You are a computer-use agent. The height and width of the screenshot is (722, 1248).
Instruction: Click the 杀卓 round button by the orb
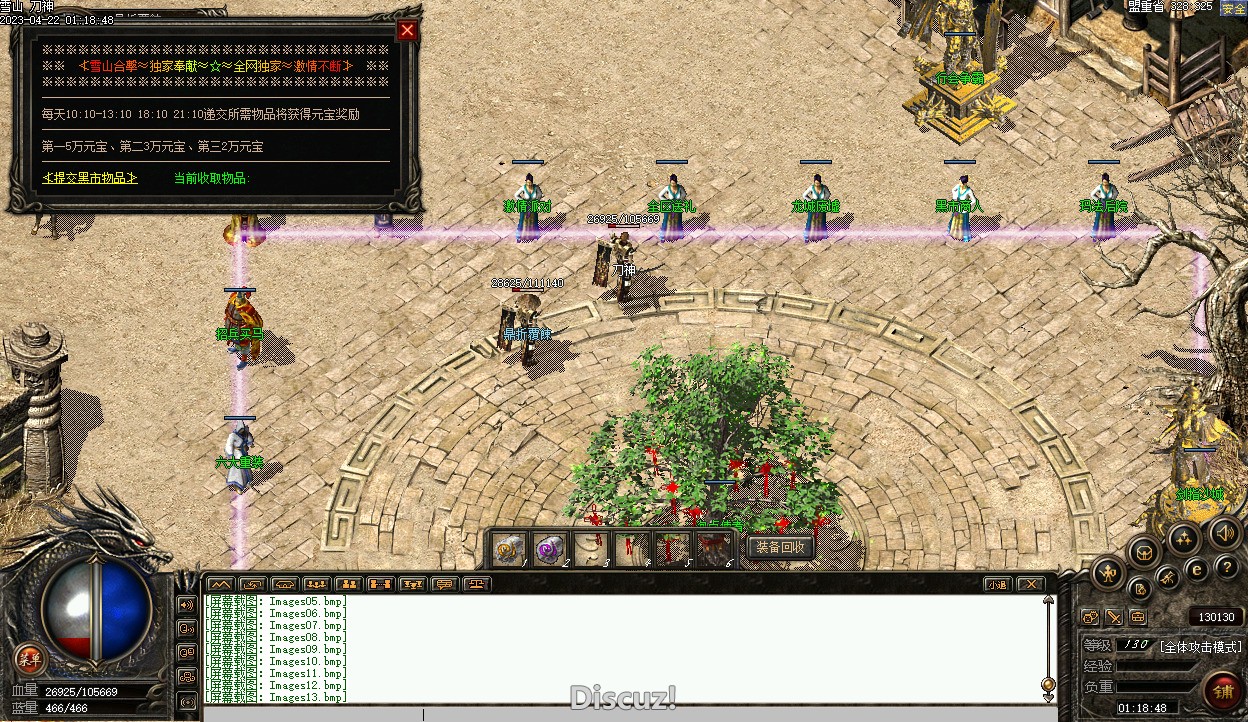tap(30, 658)
